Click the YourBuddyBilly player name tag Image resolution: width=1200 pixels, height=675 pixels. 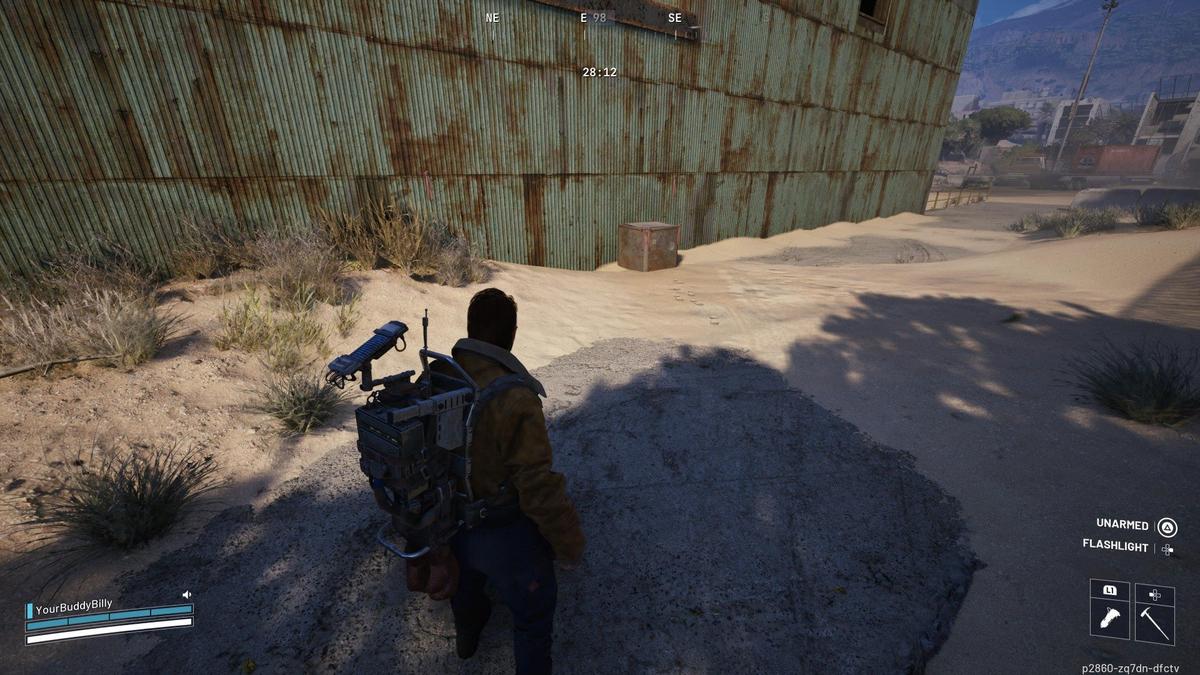coord(74,605)
